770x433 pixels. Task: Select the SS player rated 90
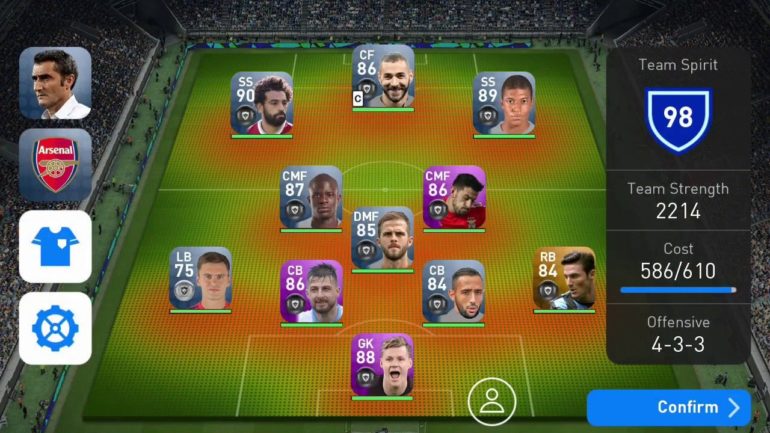[262, 103]
